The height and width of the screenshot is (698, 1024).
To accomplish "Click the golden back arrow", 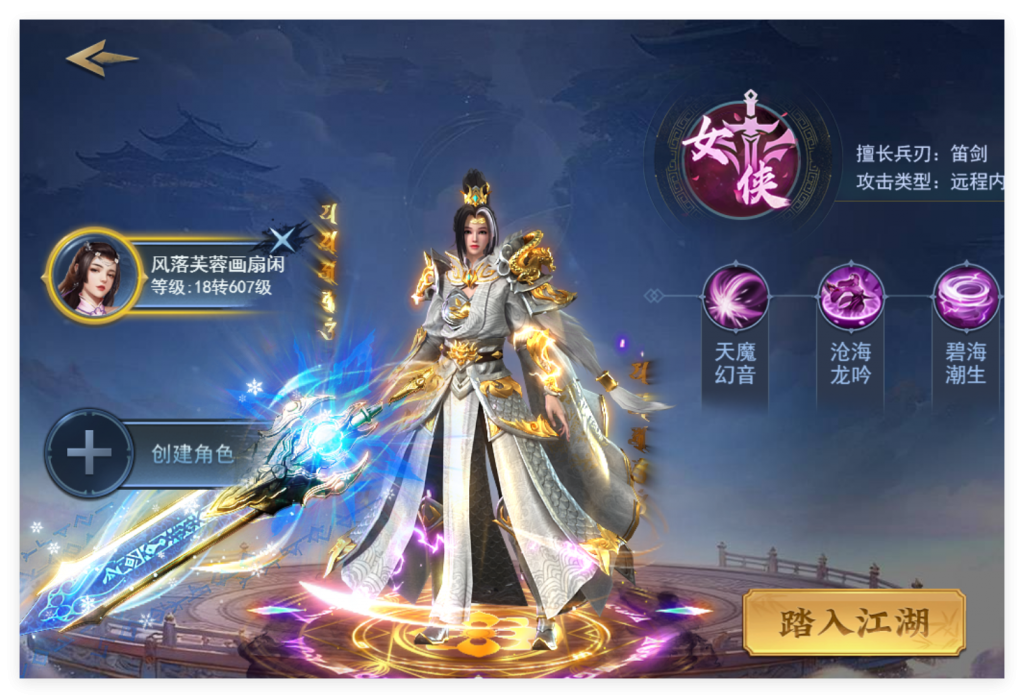I will click(101, 58).
